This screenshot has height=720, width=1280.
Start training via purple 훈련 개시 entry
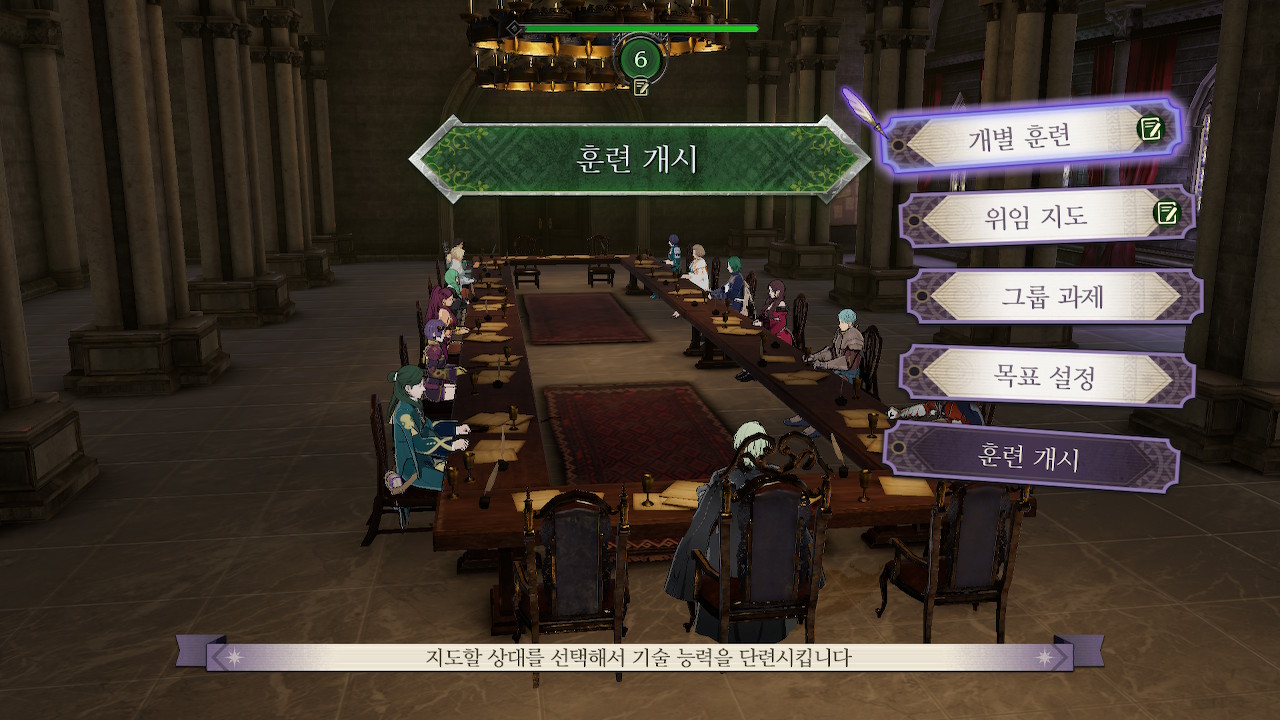pyautogui.click(x=1028, y=458)
